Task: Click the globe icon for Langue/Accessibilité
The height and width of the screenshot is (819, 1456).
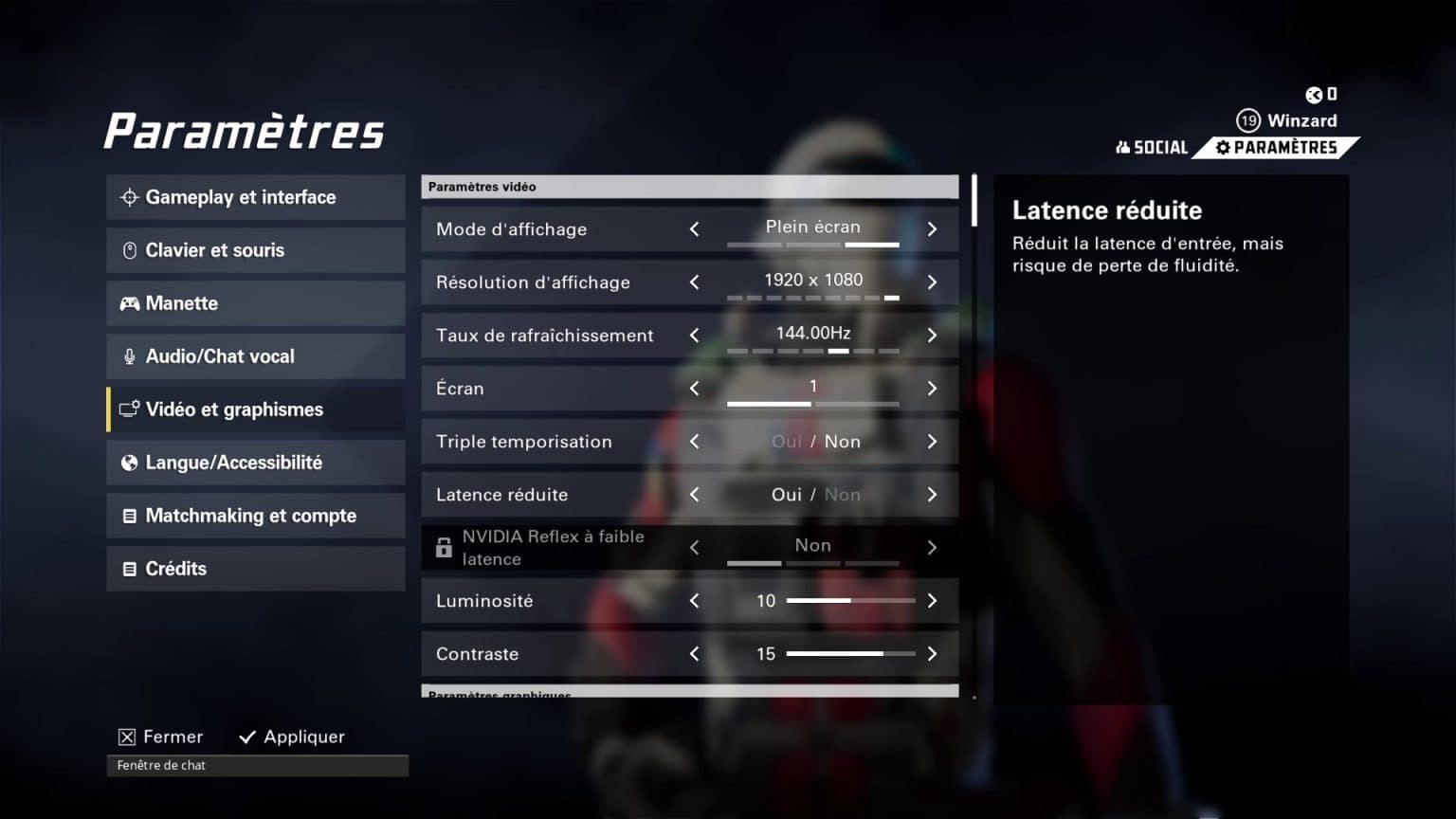Action: 130,462
